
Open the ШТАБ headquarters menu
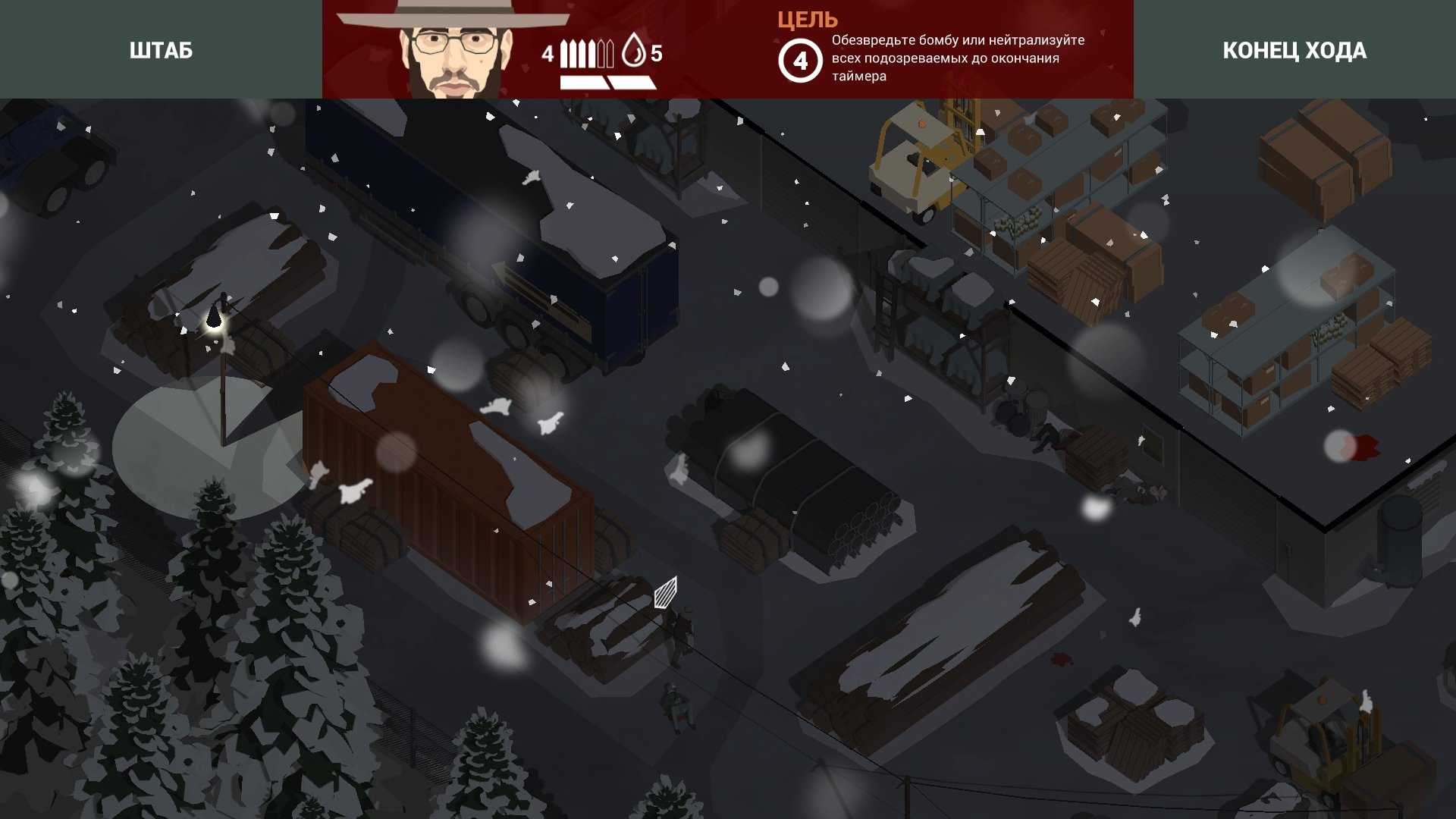[x=161, y=50]
